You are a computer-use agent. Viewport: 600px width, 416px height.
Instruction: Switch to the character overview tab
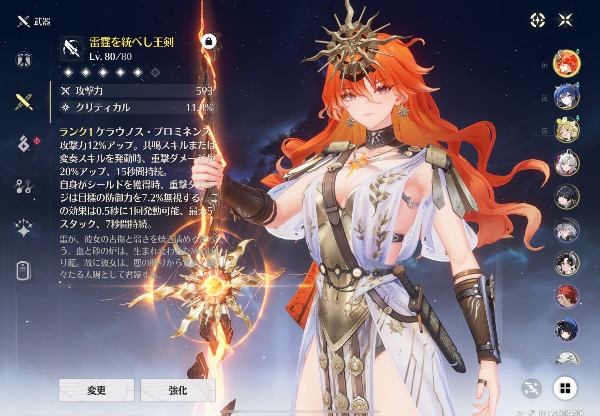point(22,58)
